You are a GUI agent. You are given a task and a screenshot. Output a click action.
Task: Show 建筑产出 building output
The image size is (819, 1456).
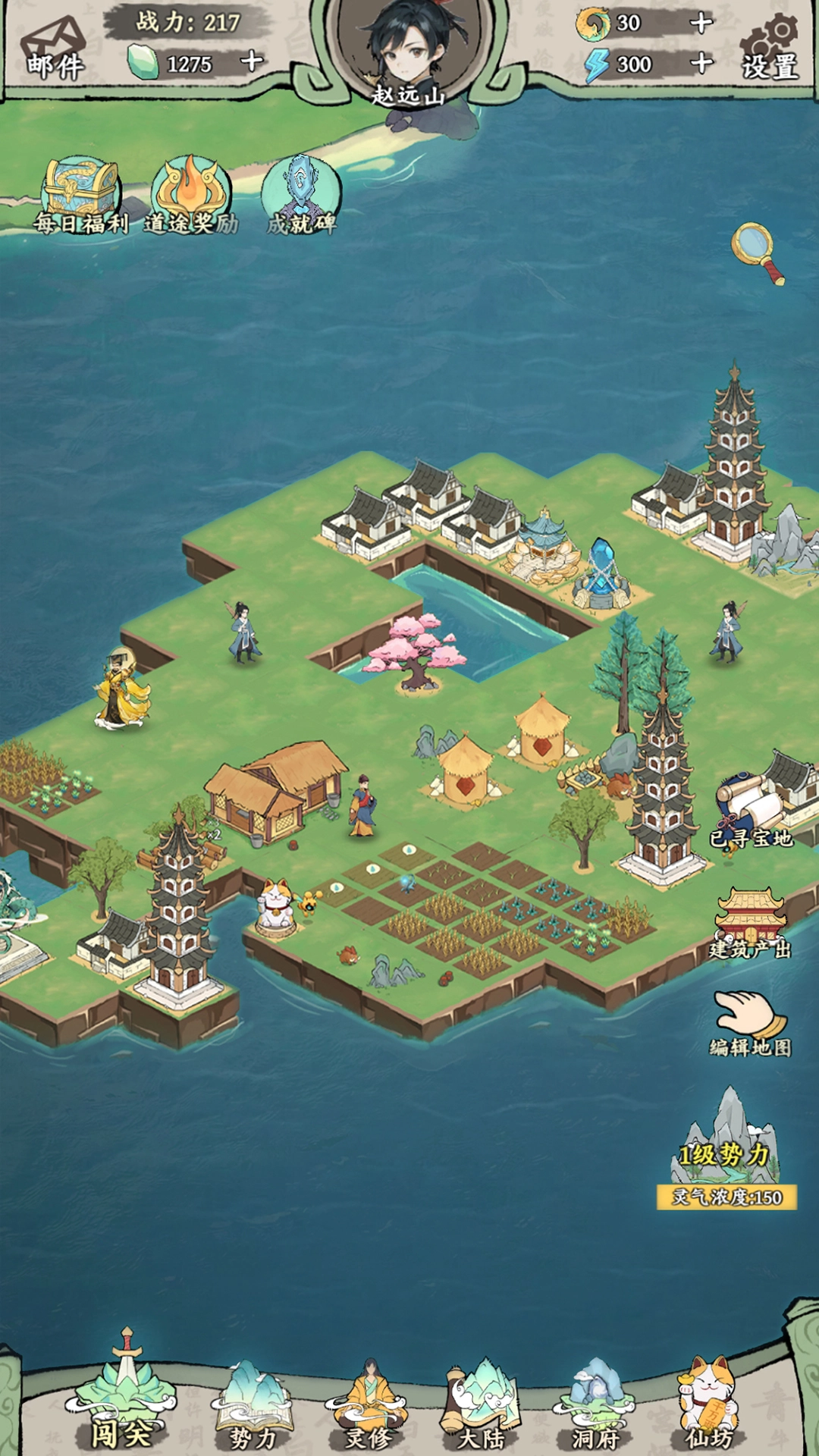tap(750, 923)
